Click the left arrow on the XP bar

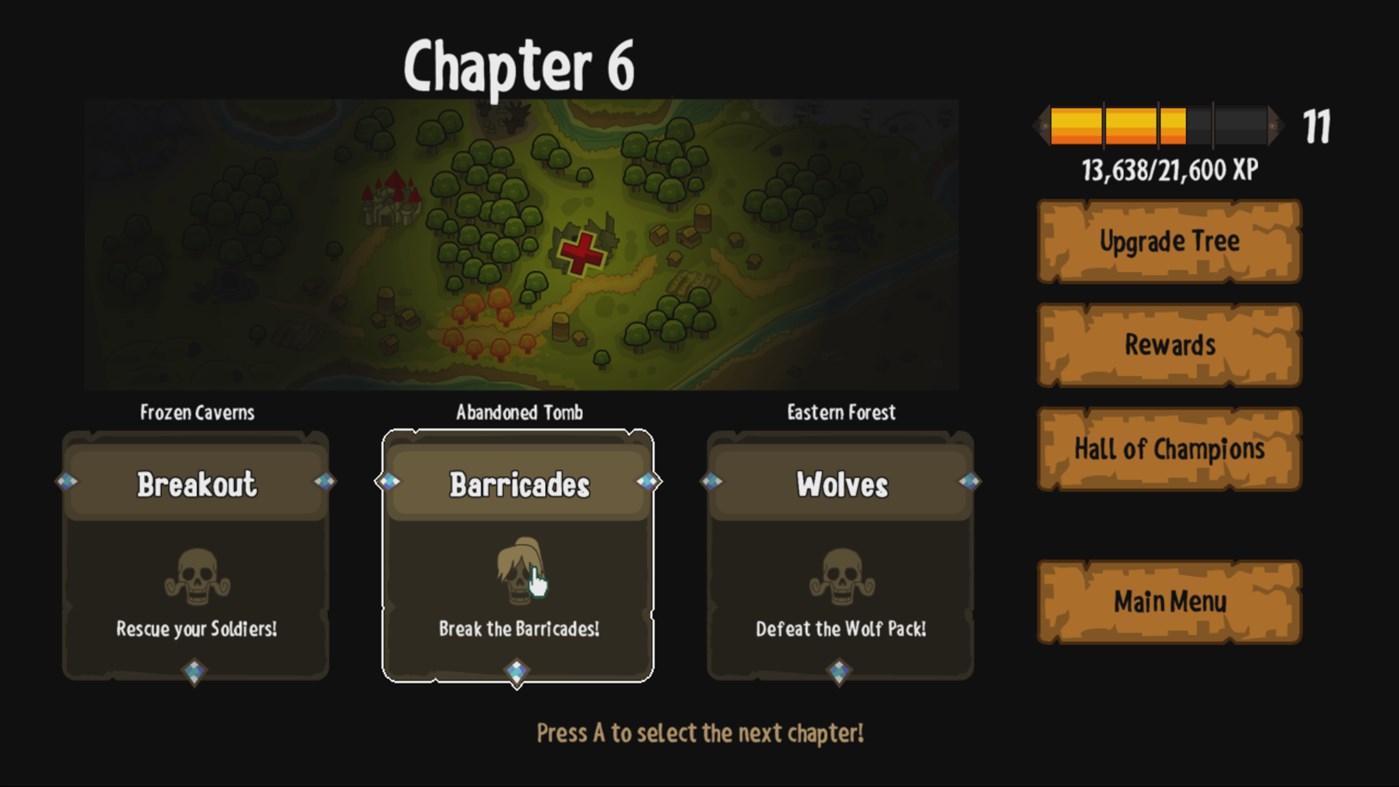[1040, 125]
